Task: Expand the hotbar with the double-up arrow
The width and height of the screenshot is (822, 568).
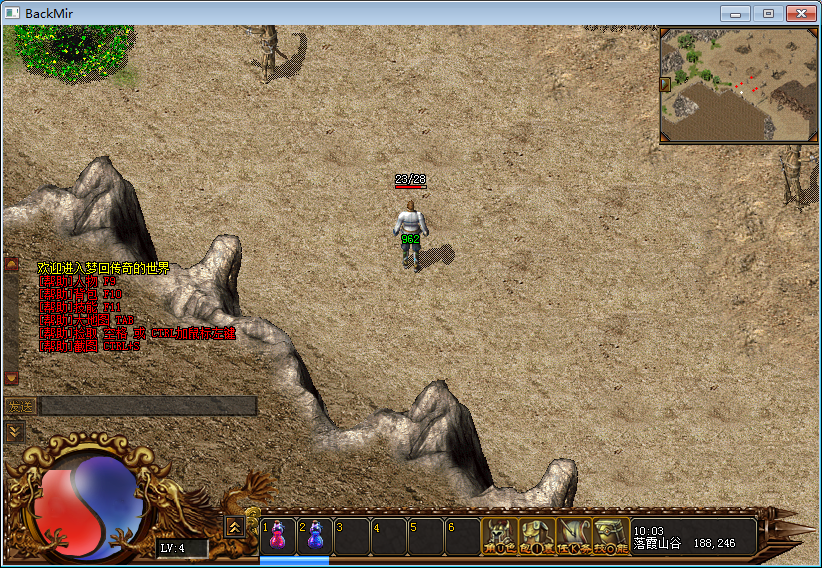Action: coord(234,526)
